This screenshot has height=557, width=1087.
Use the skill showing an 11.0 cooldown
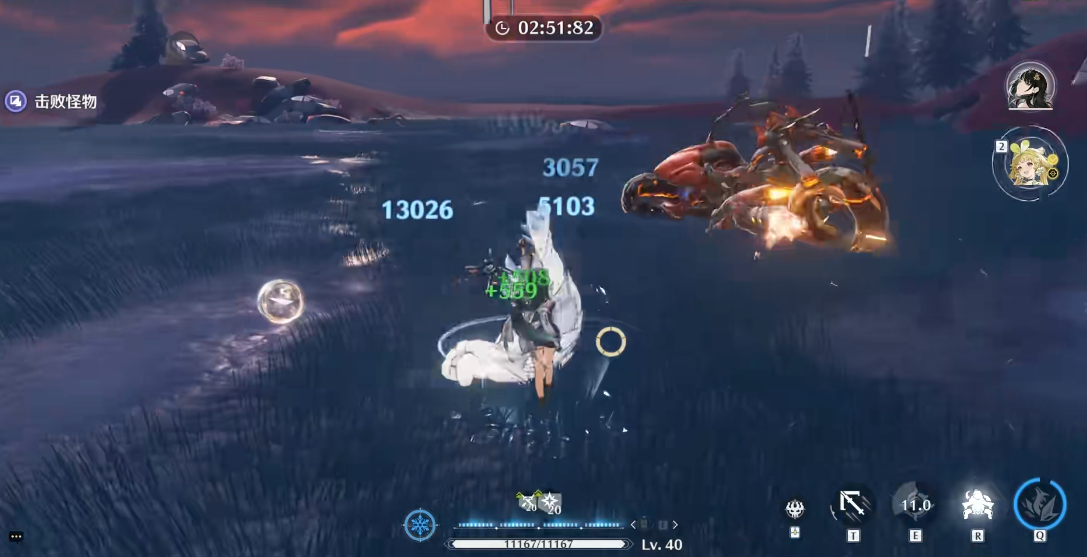[x=915, y=505]
